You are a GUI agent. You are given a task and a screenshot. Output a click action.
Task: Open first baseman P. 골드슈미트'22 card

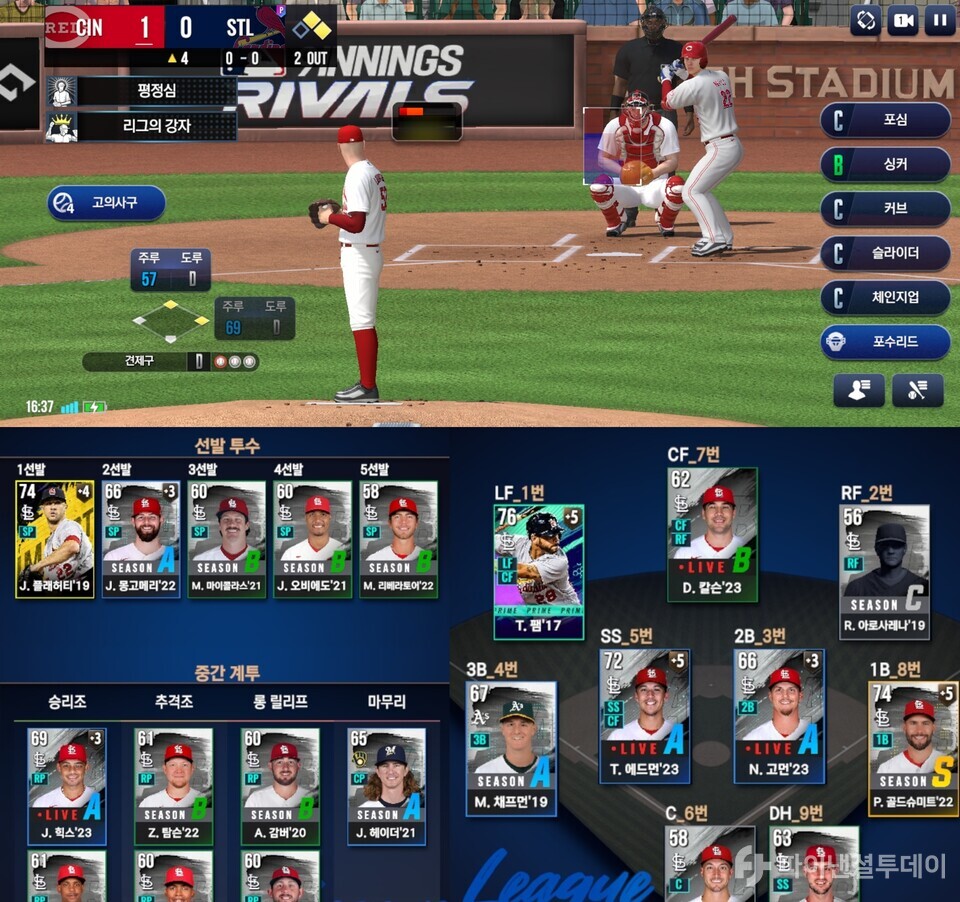pos(912,748)
